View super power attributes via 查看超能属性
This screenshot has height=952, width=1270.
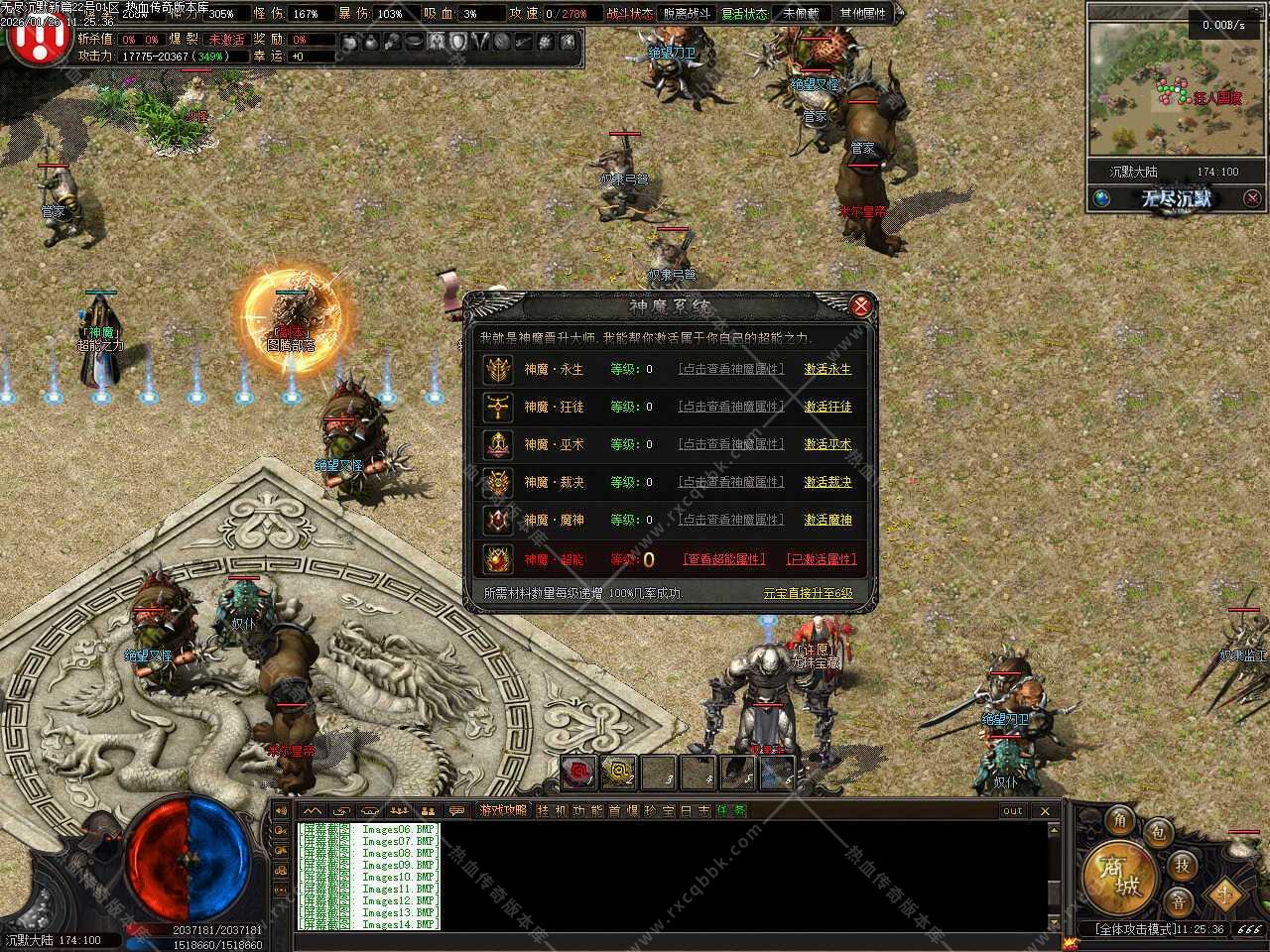(x=724, y=559)
